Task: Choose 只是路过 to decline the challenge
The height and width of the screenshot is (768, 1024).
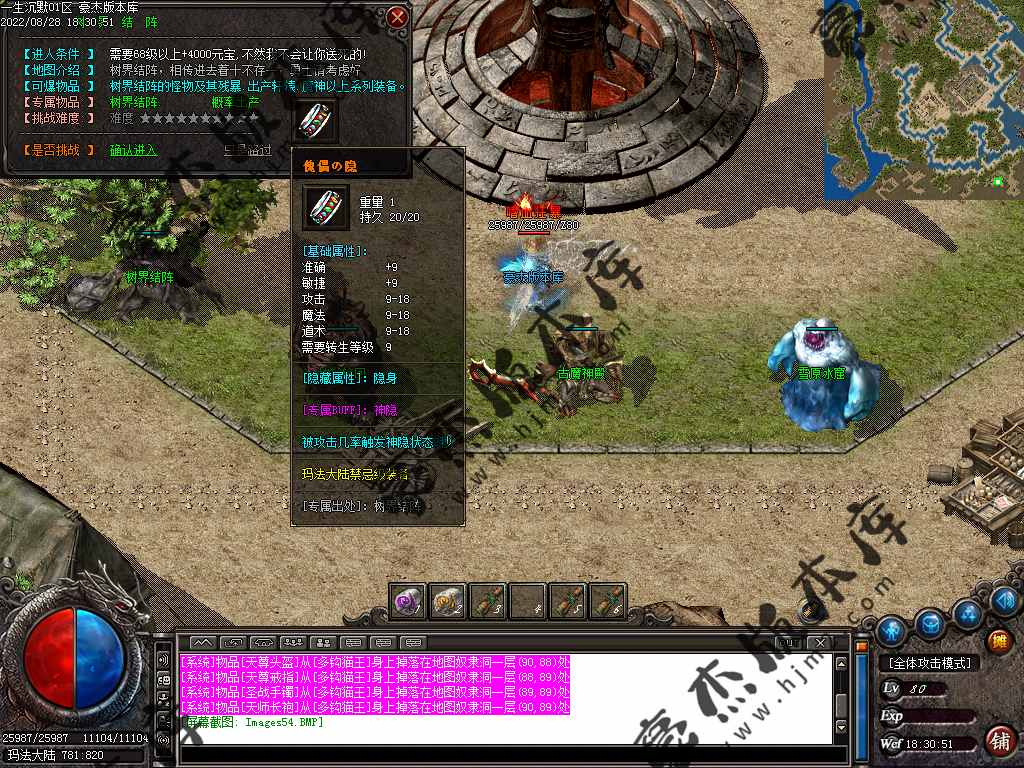Action: [247, 150]
